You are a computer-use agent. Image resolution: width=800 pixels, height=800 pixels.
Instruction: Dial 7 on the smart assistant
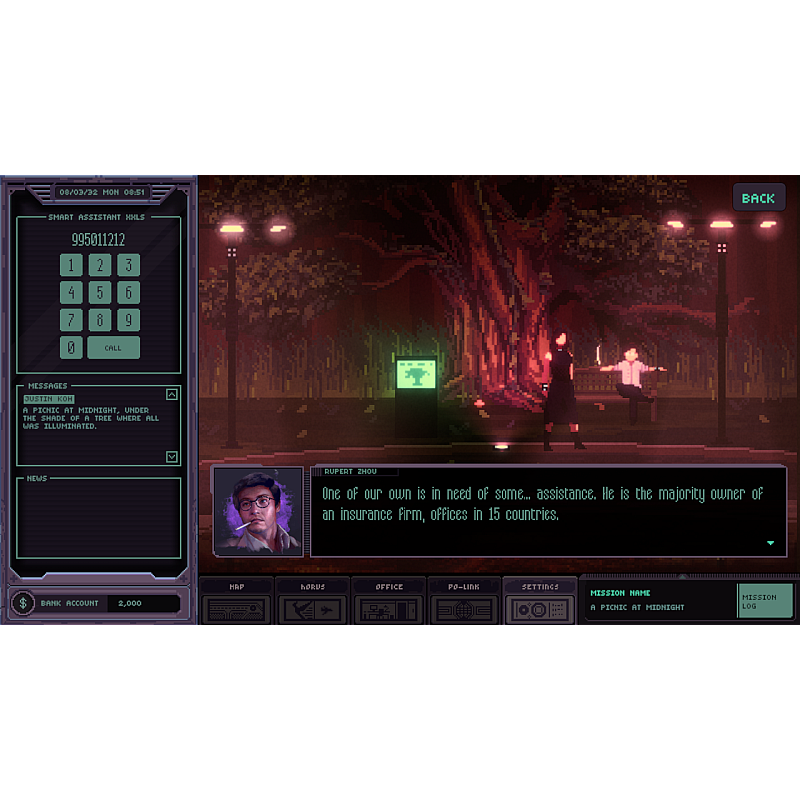click(71, 320)
